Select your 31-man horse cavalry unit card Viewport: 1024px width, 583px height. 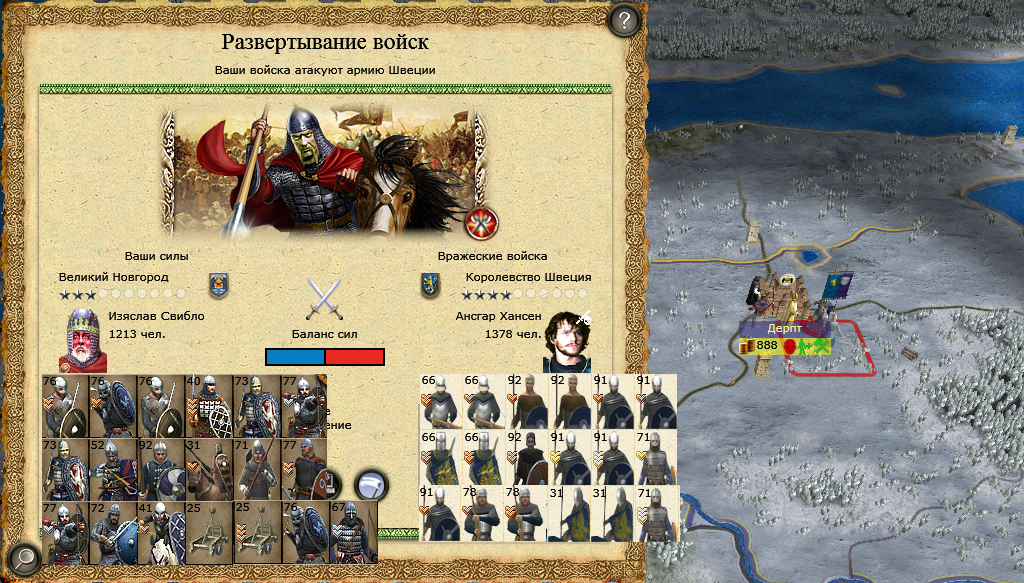click(208, 468)
